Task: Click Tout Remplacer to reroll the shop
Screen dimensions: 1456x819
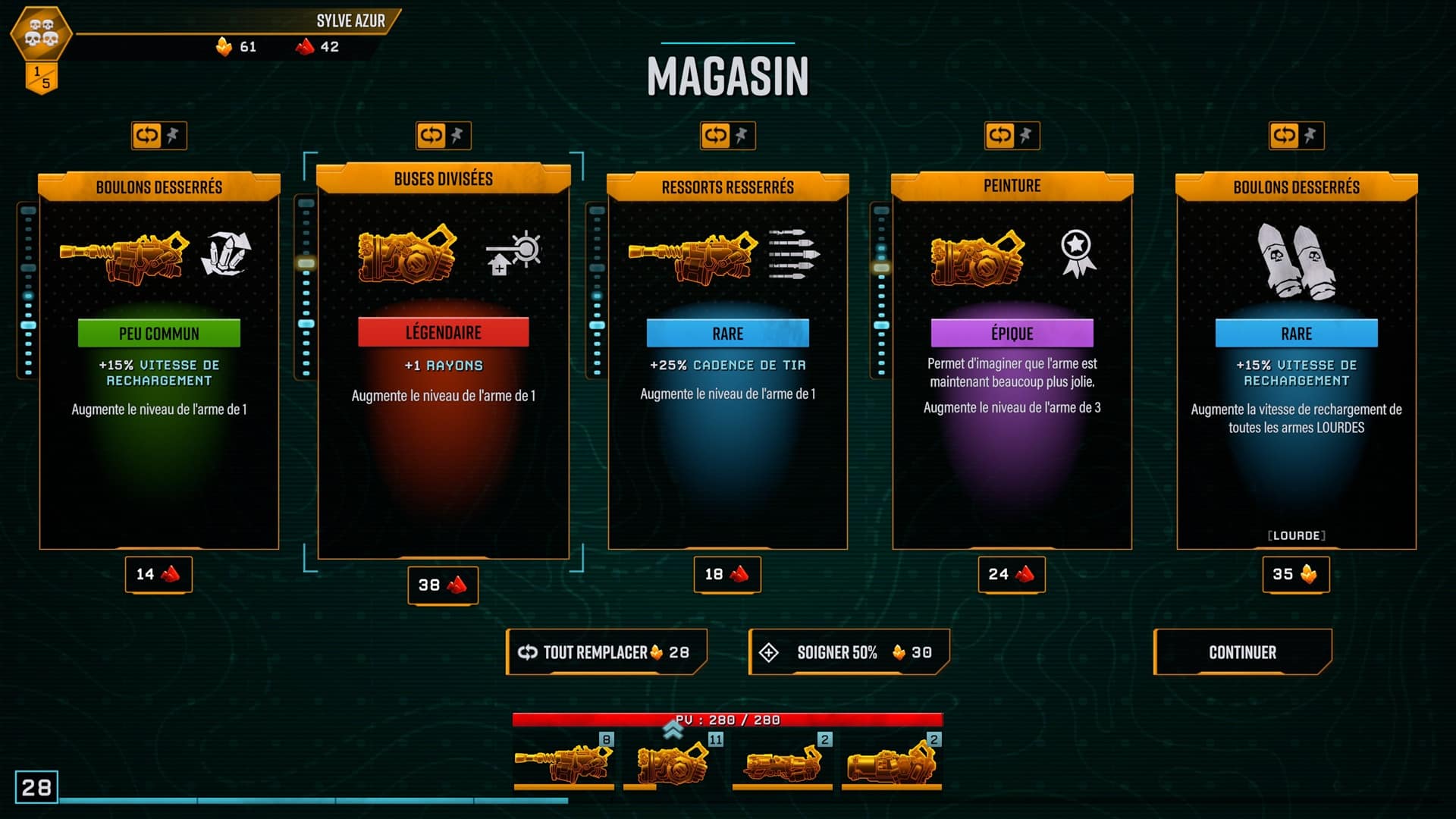Action: click(x=605, y=652)
